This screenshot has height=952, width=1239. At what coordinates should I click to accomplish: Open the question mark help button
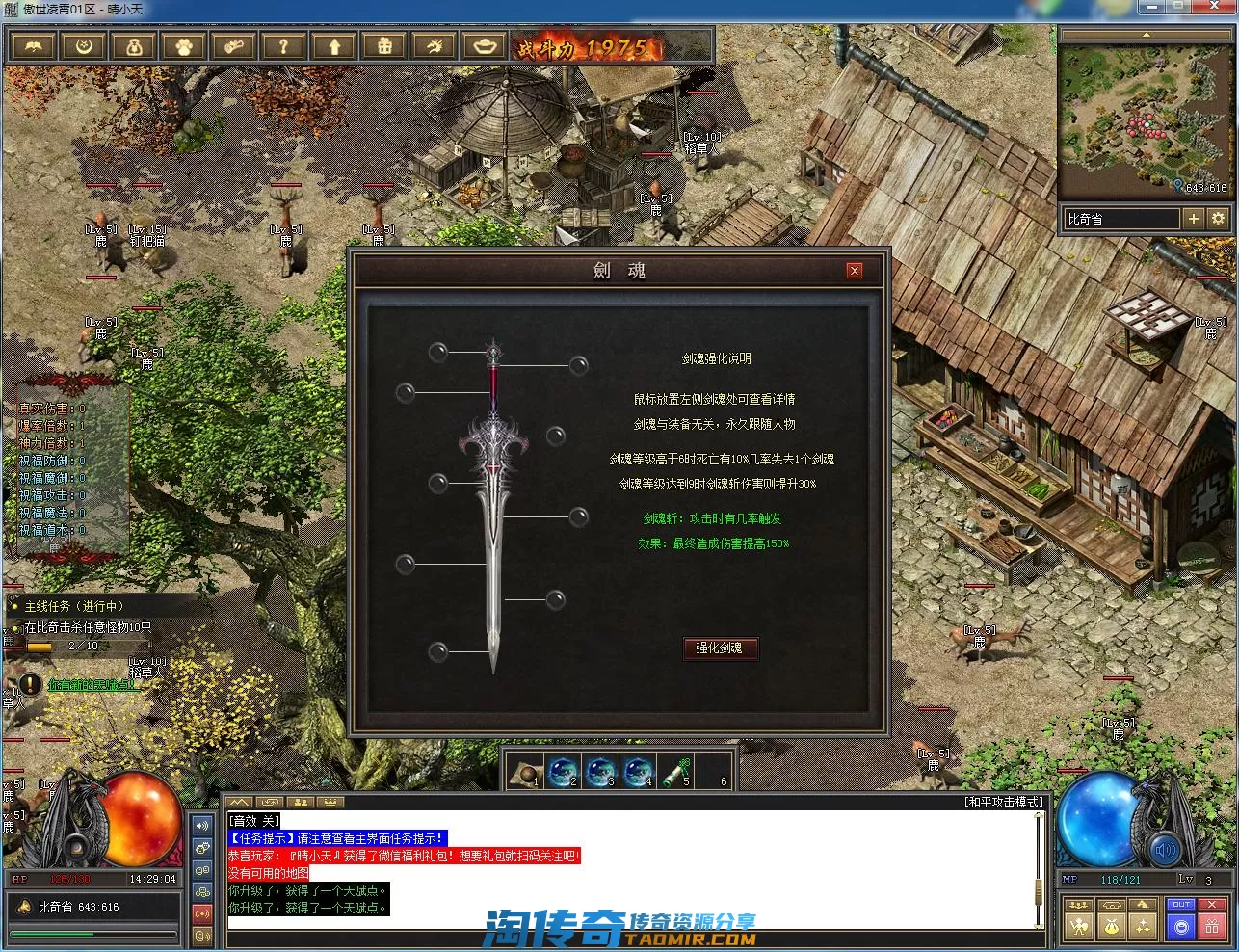283,46
